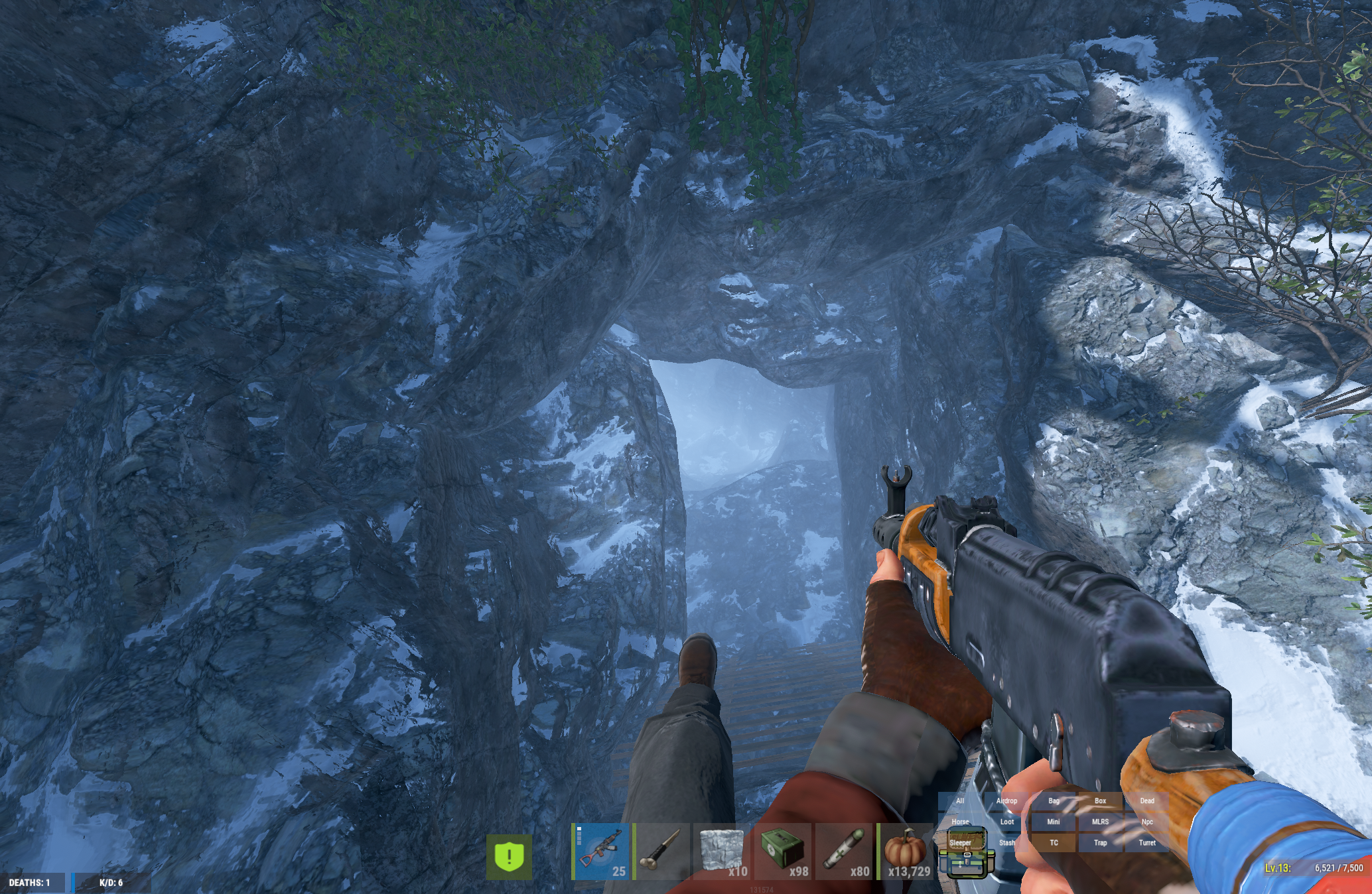Select the bone knife hotbar slot
The image size is (1372, 894).
coord(661,852)
